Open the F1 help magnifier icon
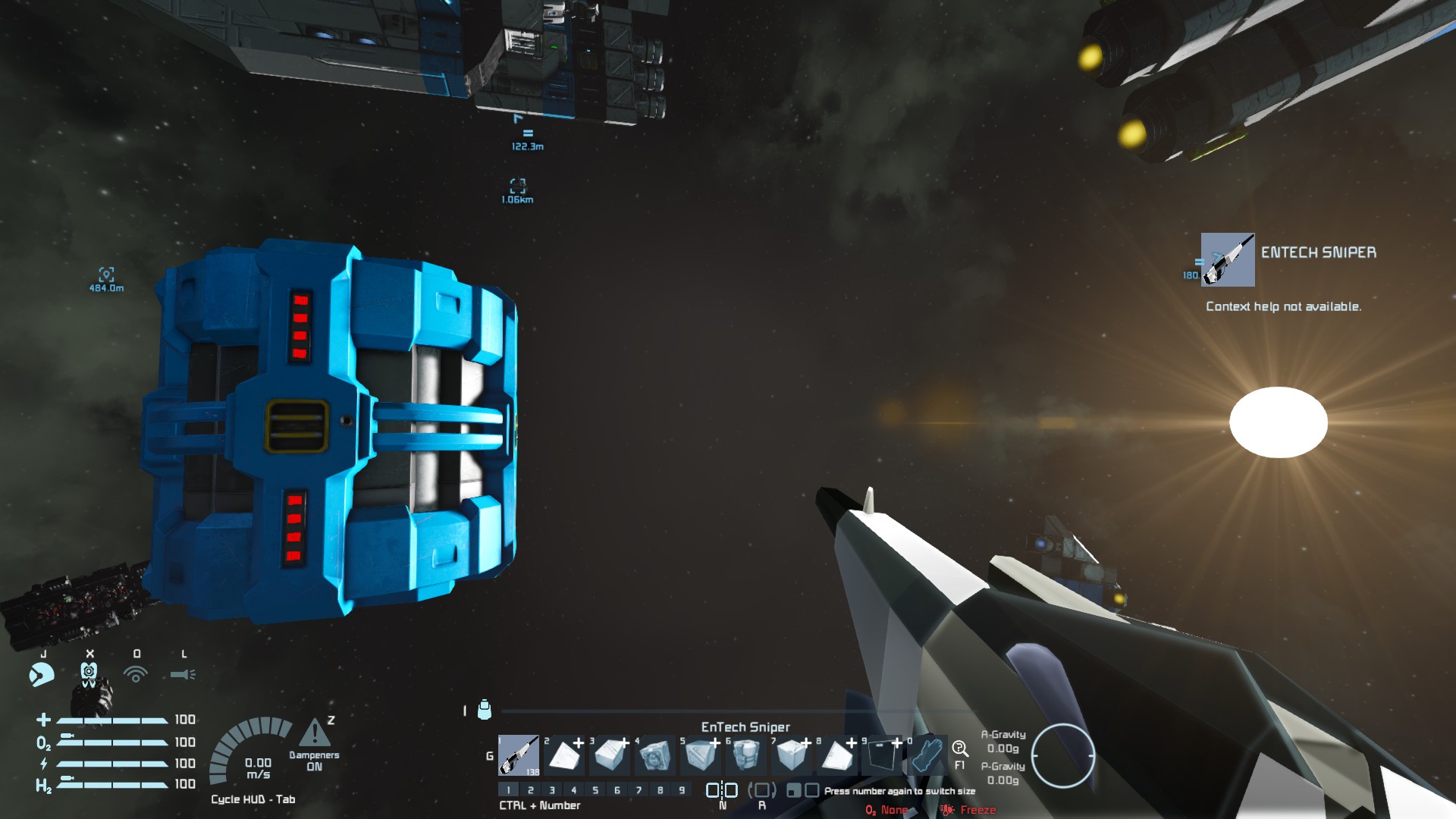The height and width of the screenshot is (819, 1456). 960,749
